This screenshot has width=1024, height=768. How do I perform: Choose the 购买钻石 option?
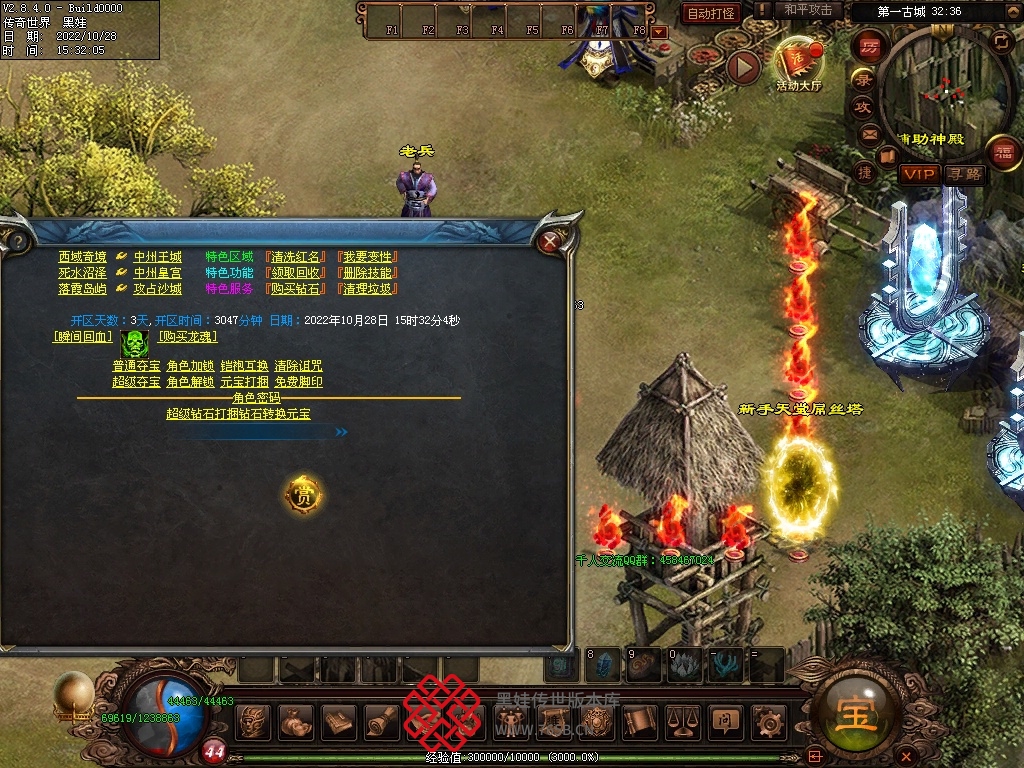click(297, 289)
